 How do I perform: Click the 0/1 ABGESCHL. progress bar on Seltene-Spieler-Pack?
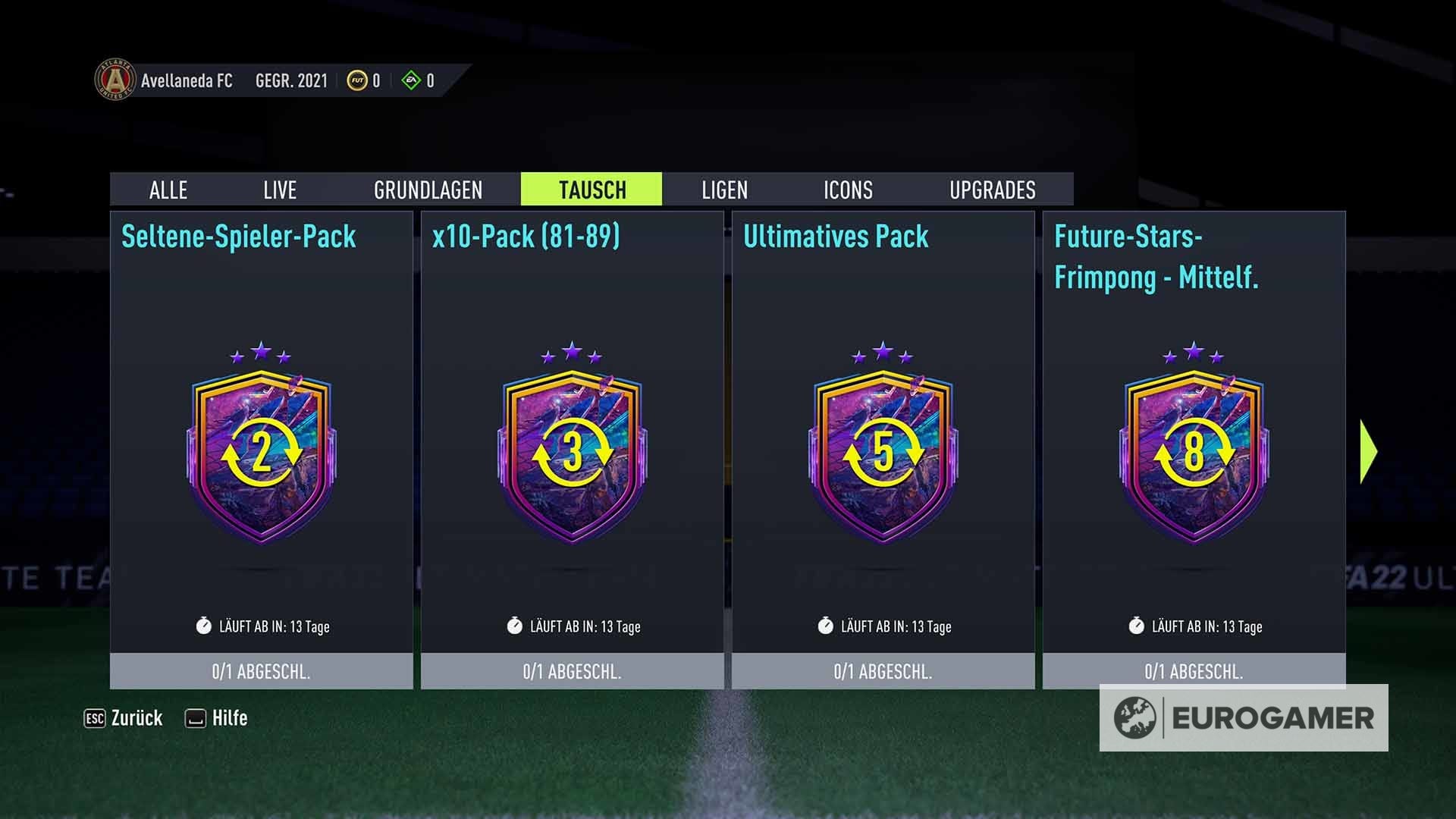(262, 670)
